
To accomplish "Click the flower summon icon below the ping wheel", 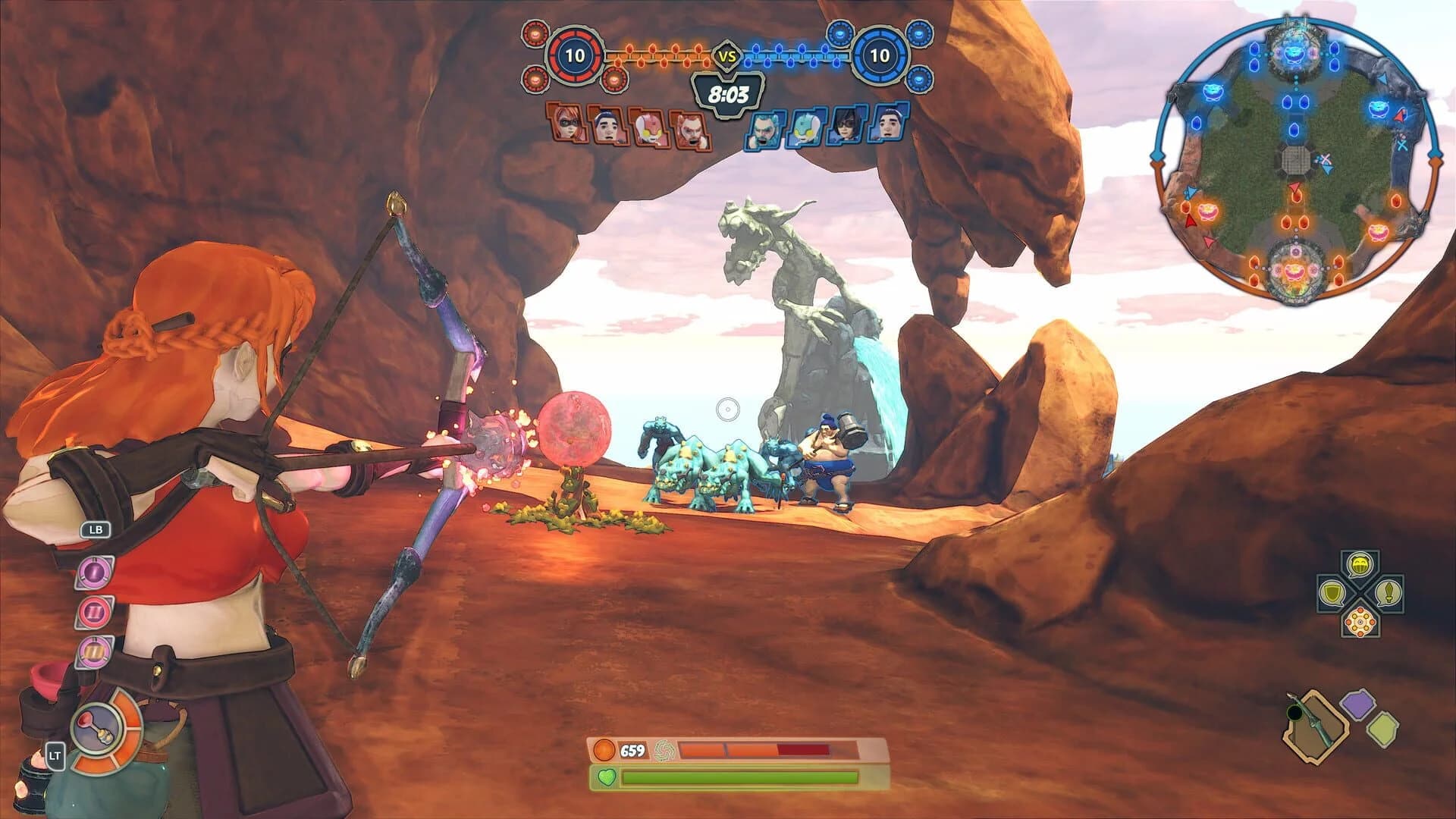I will coord(1360,622).
